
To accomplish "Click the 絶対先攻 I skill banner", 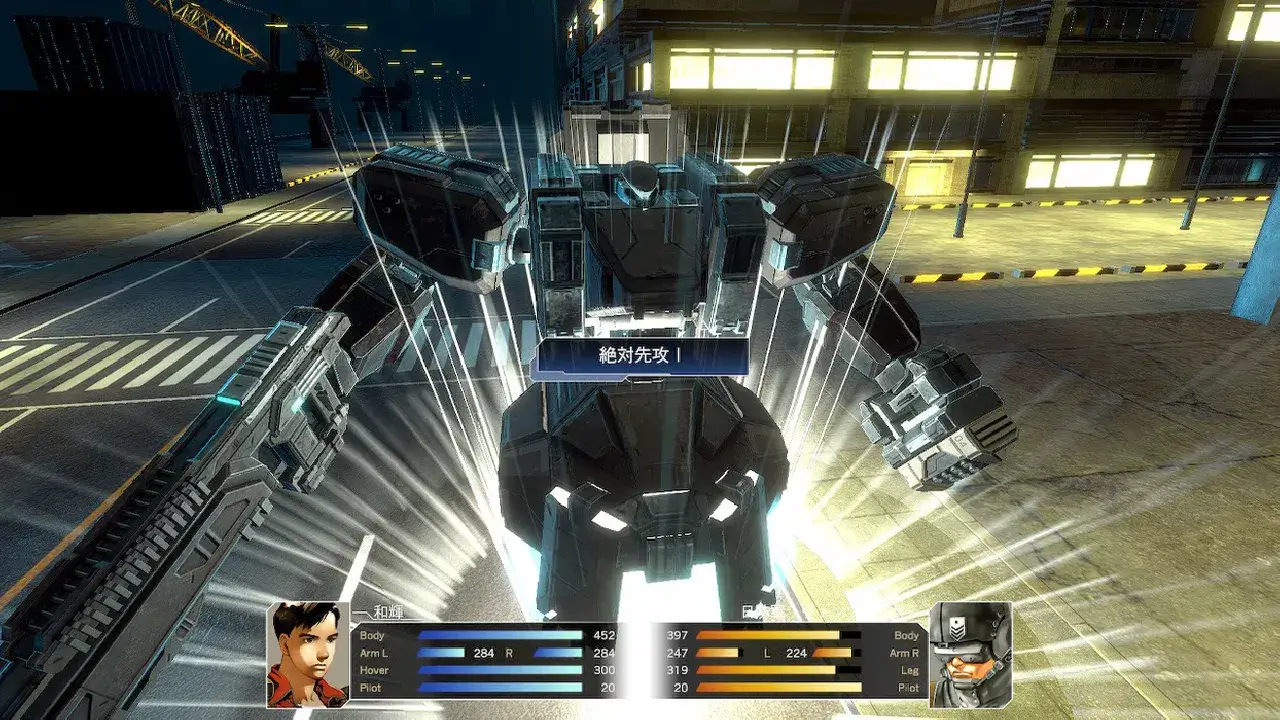I will click(x=639, y=357).
